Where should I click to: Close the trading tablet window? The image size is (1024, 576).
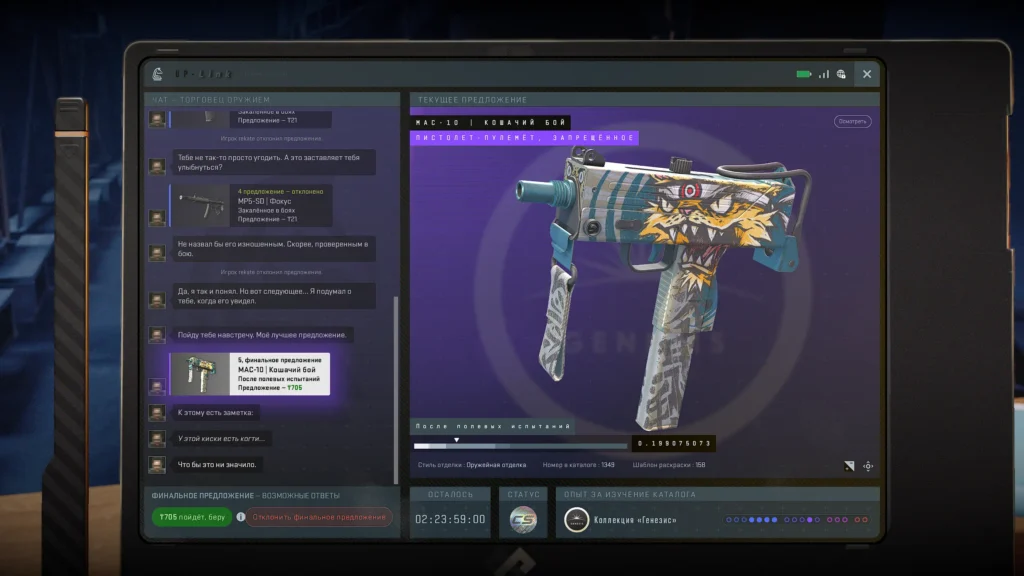(867, 74)
